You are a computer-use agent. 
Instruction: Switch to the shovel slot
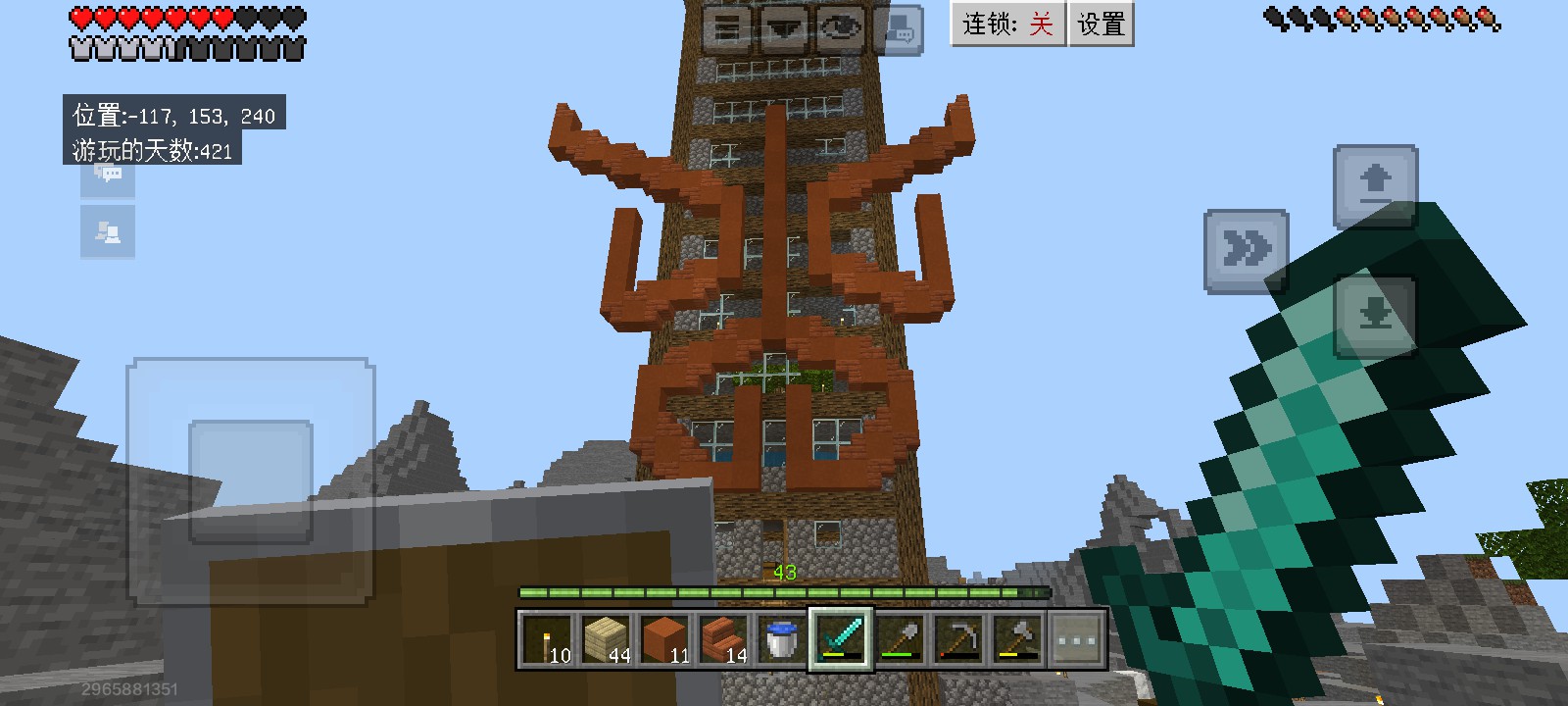[x=899, y=639]
